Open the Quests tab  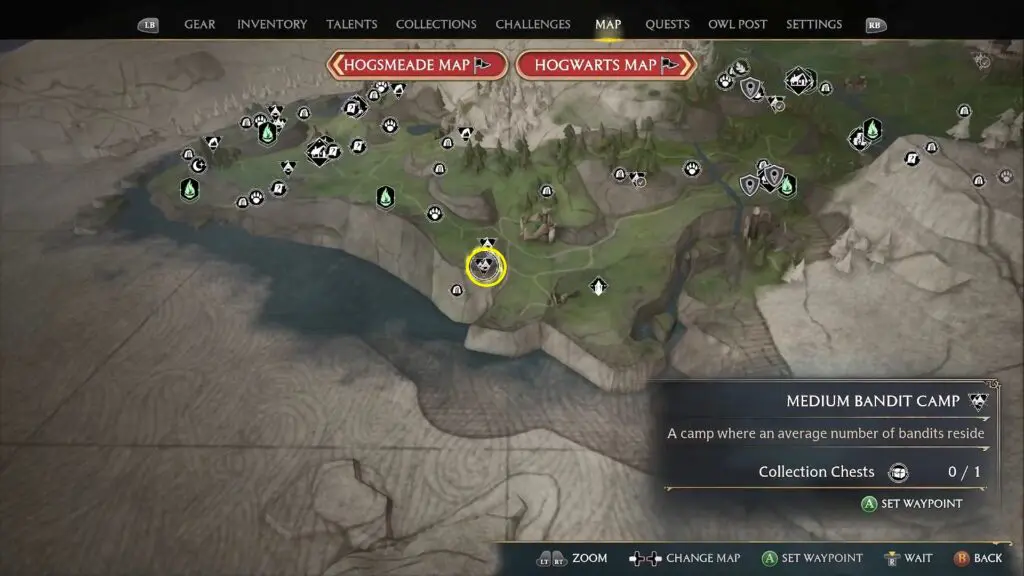tap(667, 24)
